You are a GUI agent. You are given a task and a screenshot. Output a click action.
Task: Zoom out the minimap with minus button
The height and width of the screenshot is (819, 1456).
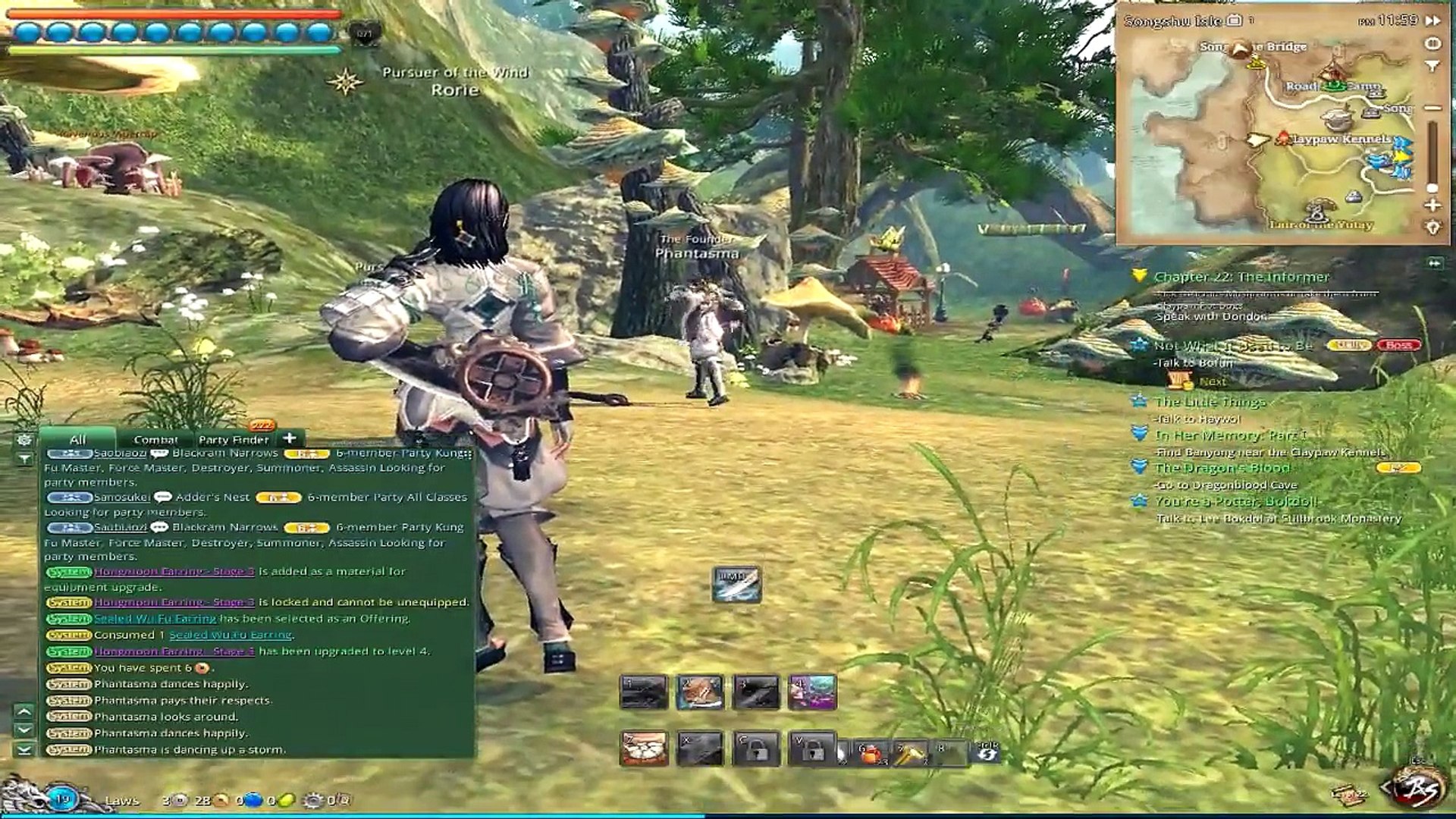point(1432,108)
